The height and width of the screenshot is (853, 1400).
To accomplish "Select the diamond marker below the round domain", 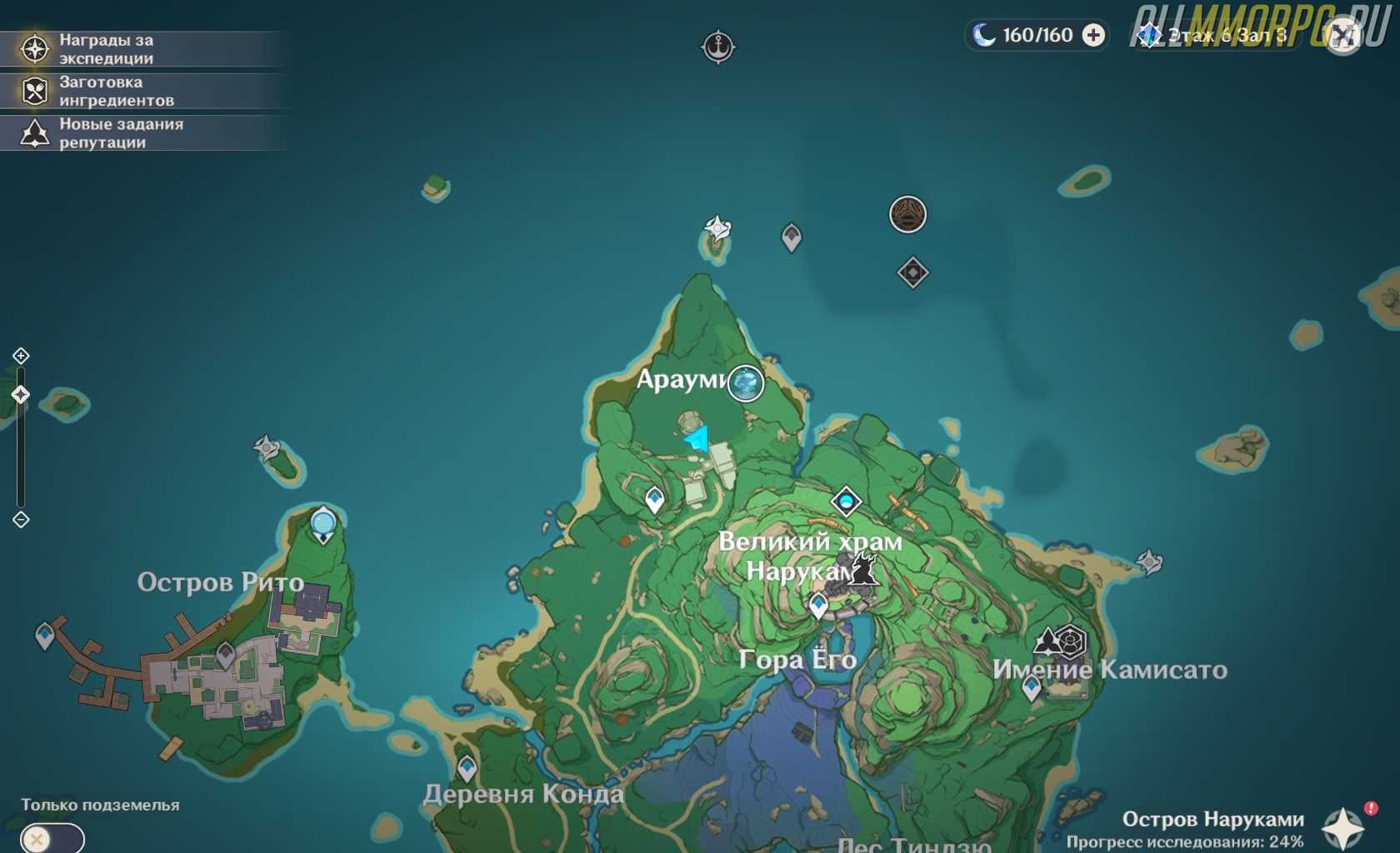I will coord(912,272).
